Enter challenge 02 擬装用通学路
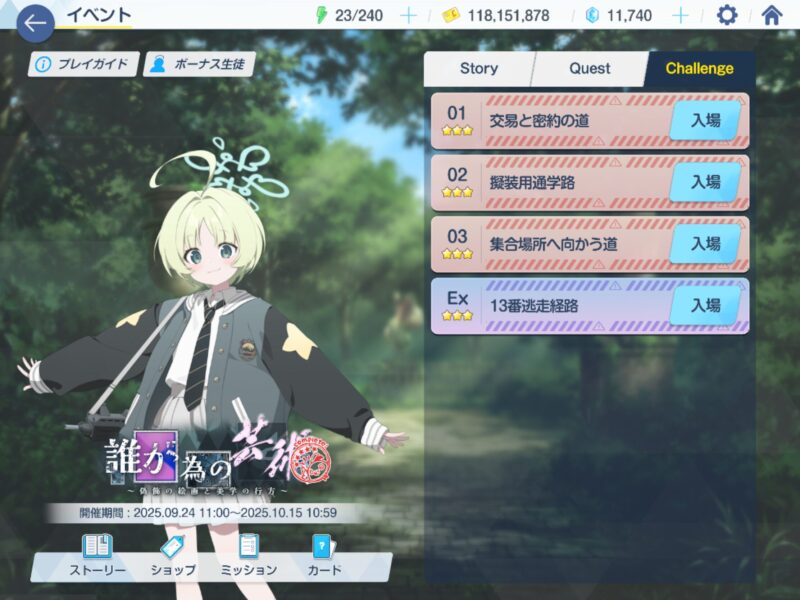This screenshot has width=800, height=600. [x=705, y=182]
